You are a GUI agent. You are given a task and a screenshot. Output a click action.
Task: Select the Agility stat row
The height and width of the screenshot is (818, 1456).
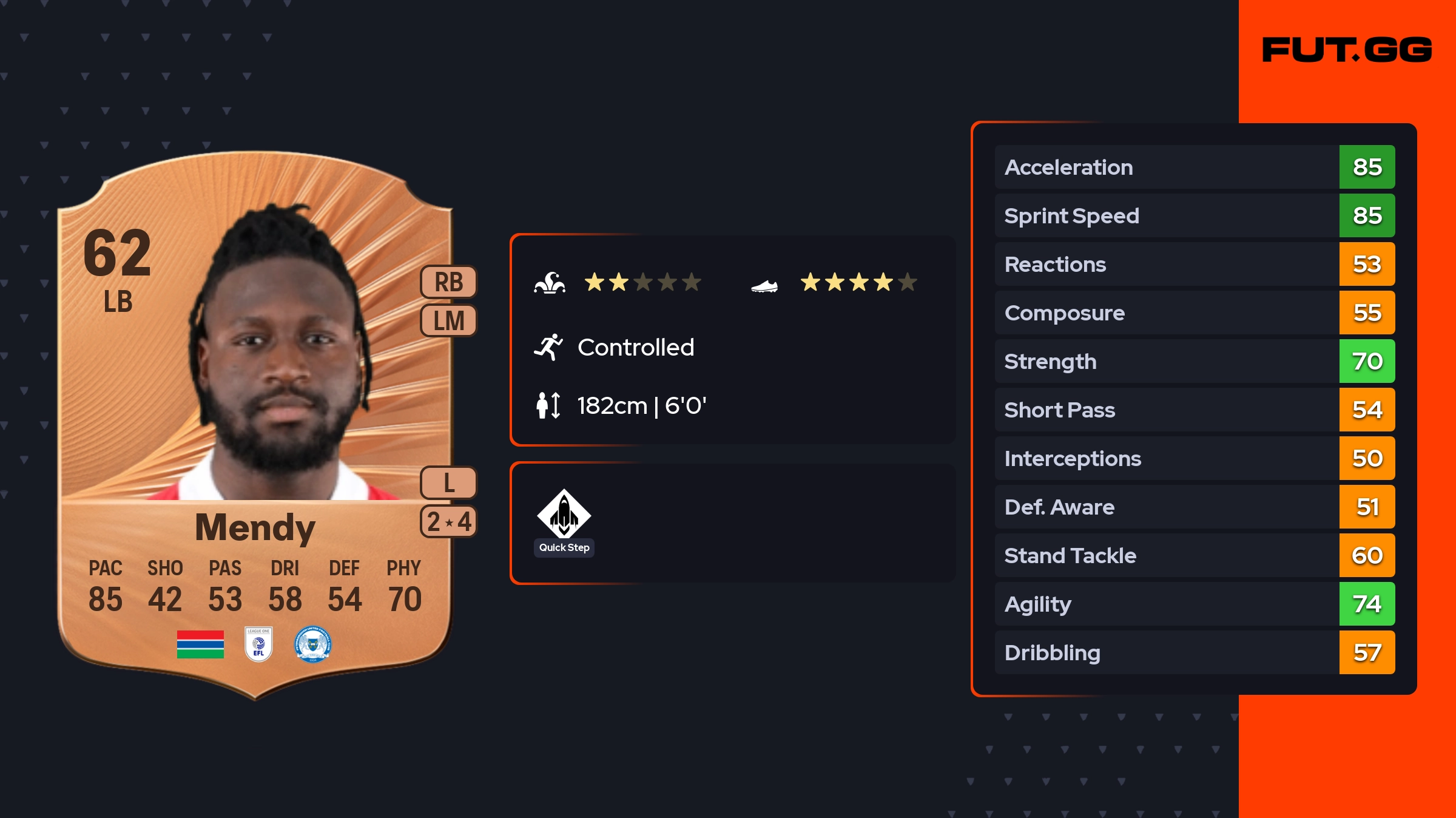(x=1194, y=604)
